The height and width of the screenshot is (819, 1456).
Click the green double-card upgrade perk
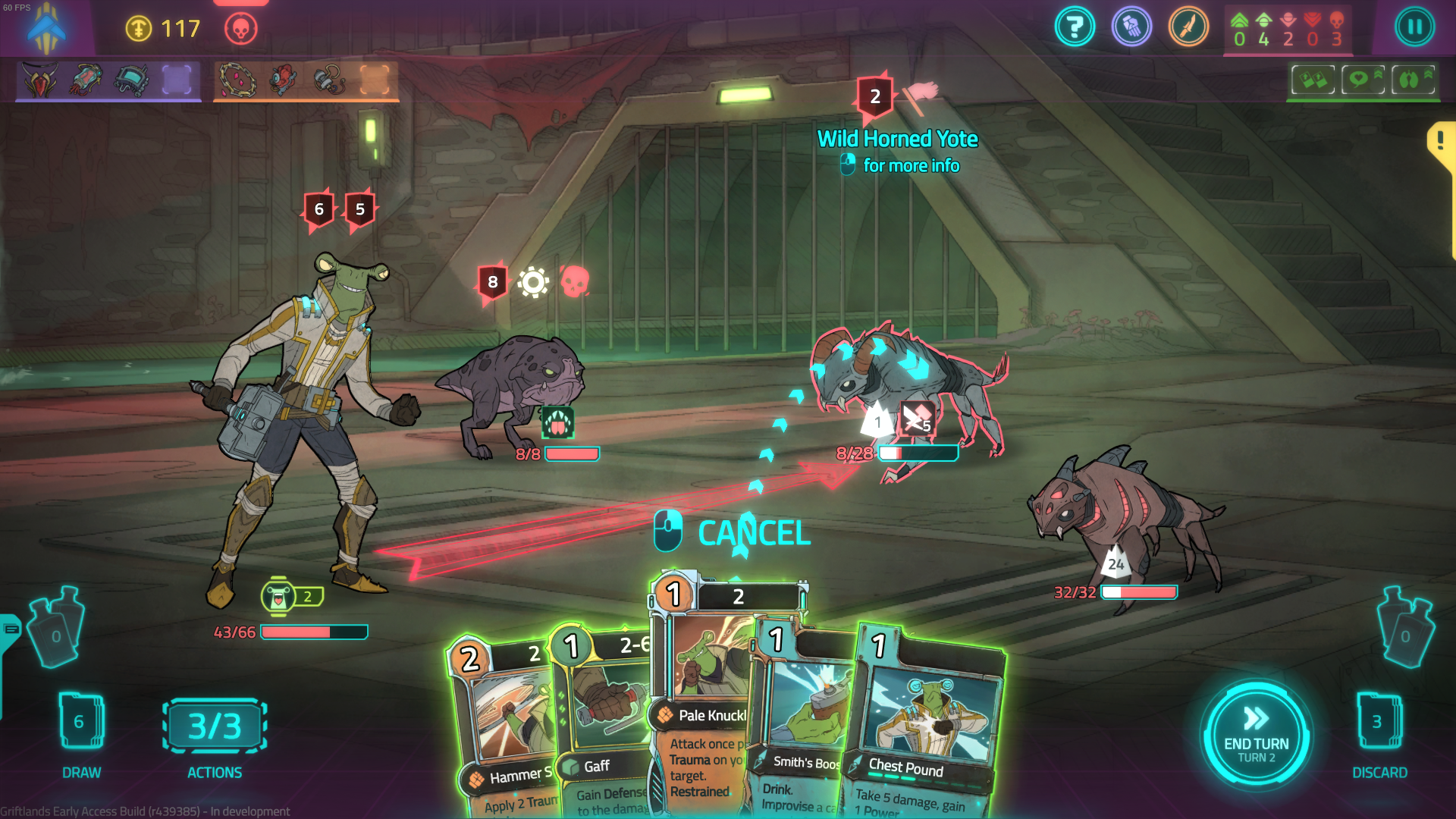[x=1313, y=79]
